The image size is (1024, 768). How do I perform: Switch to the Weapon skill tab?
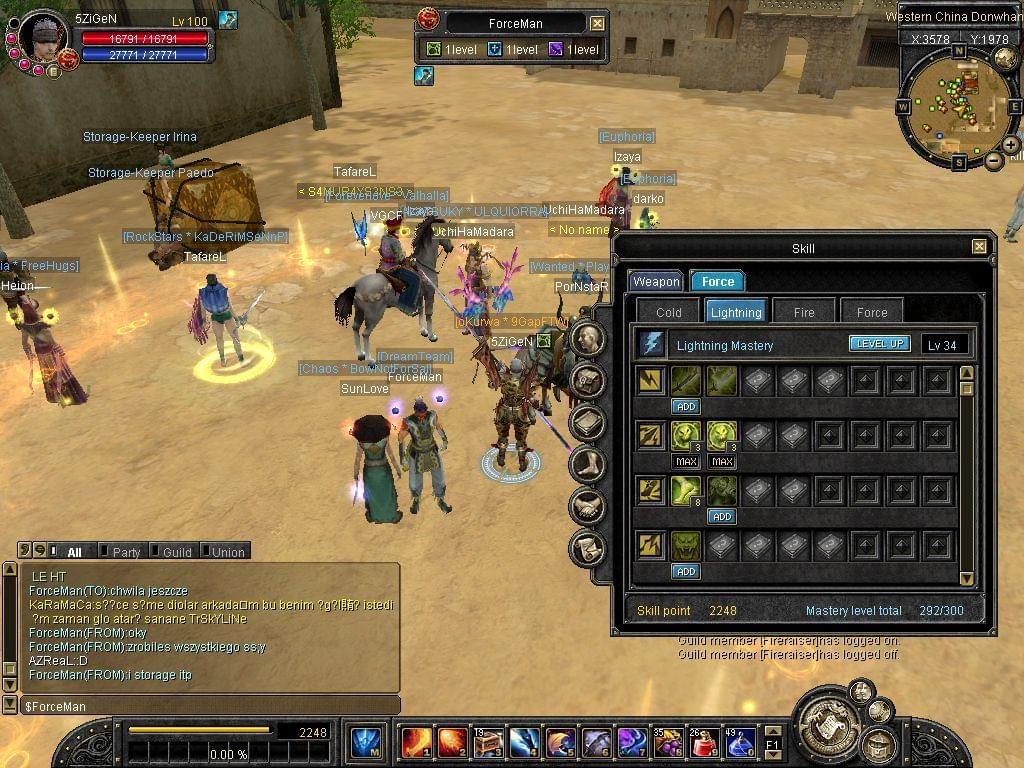(x=656, y=282)
